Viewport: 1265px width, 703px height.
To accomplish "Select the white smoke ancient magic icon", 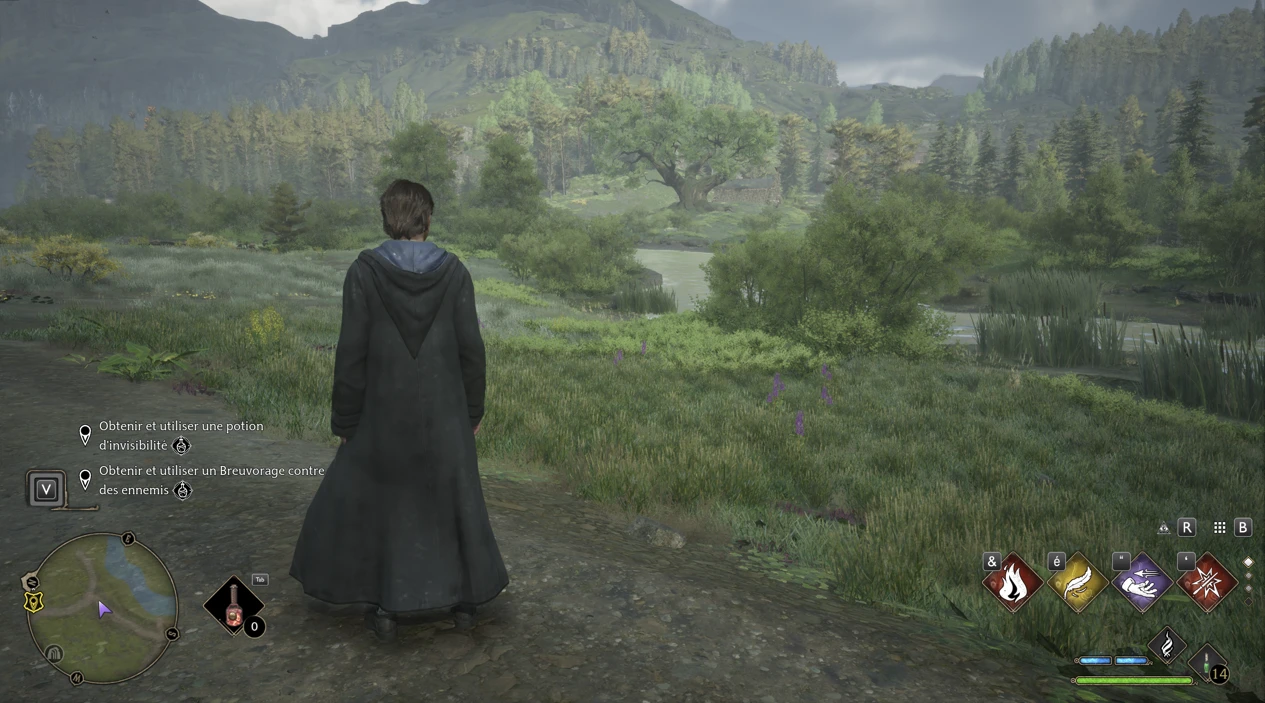I will [x=1166, y=646].
